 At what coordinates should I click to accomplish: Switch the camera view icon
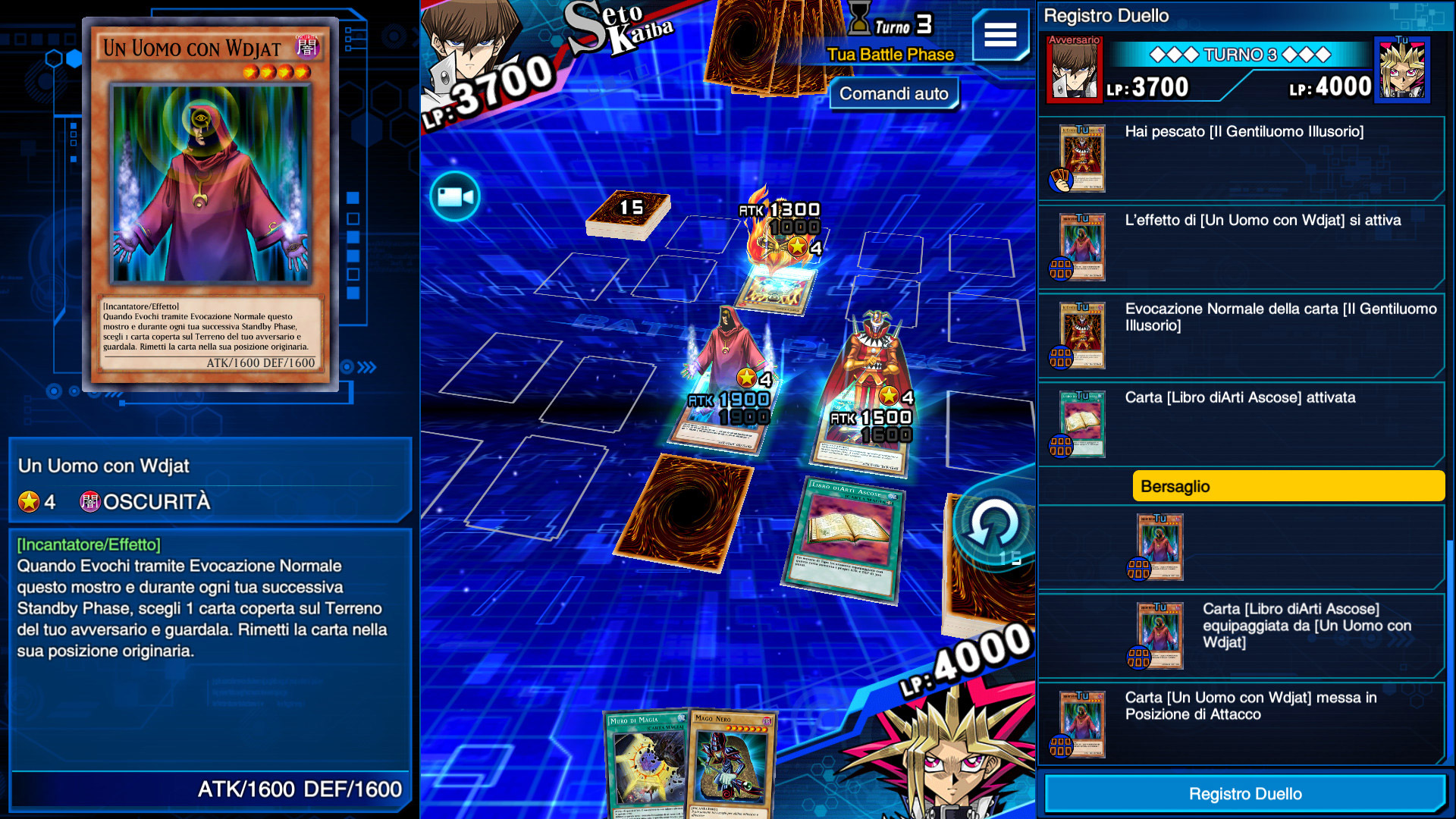click(455, 197)
